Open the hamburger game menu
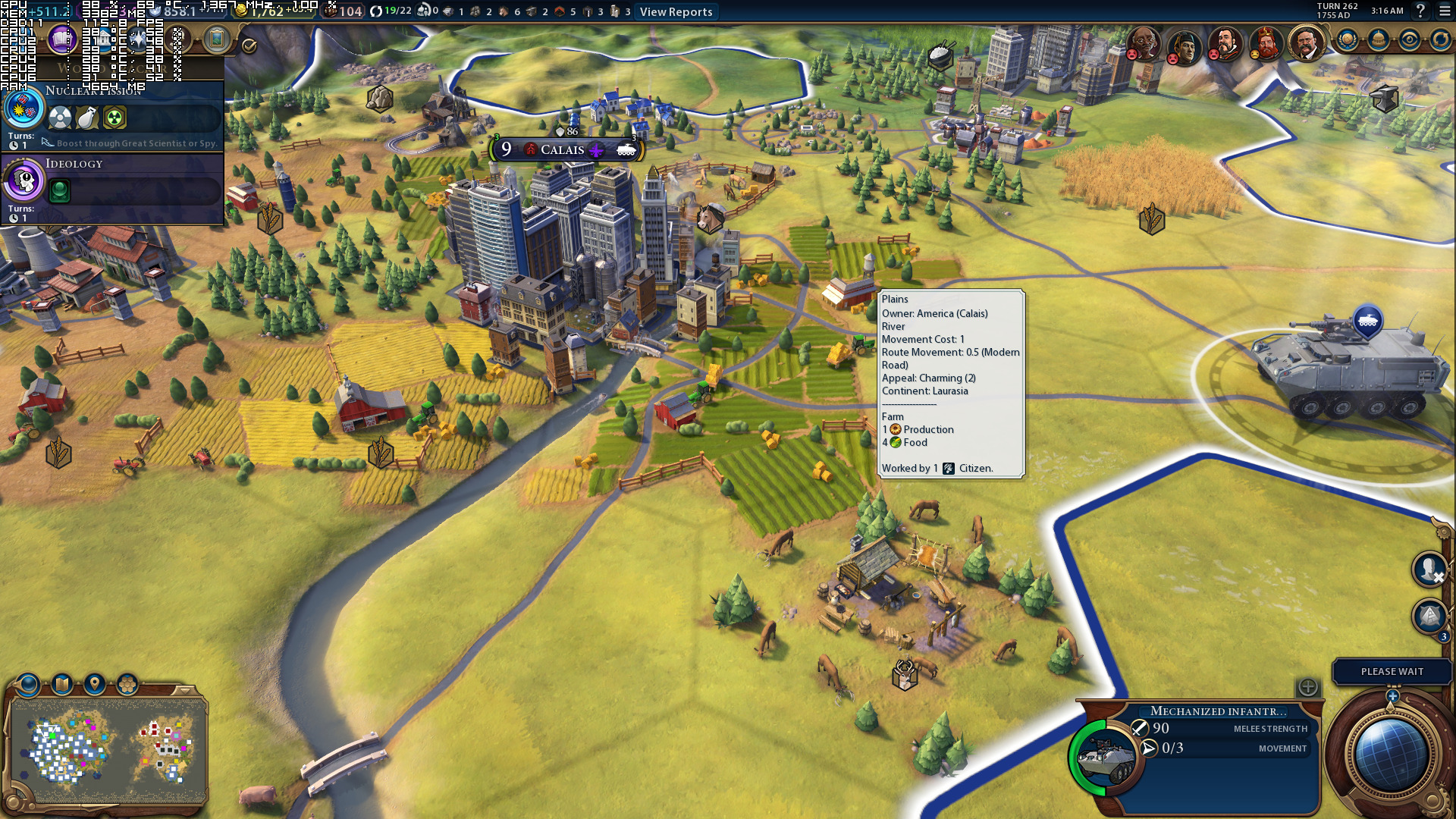Viewport: 1456px width, 819px height. [1445, 11]
